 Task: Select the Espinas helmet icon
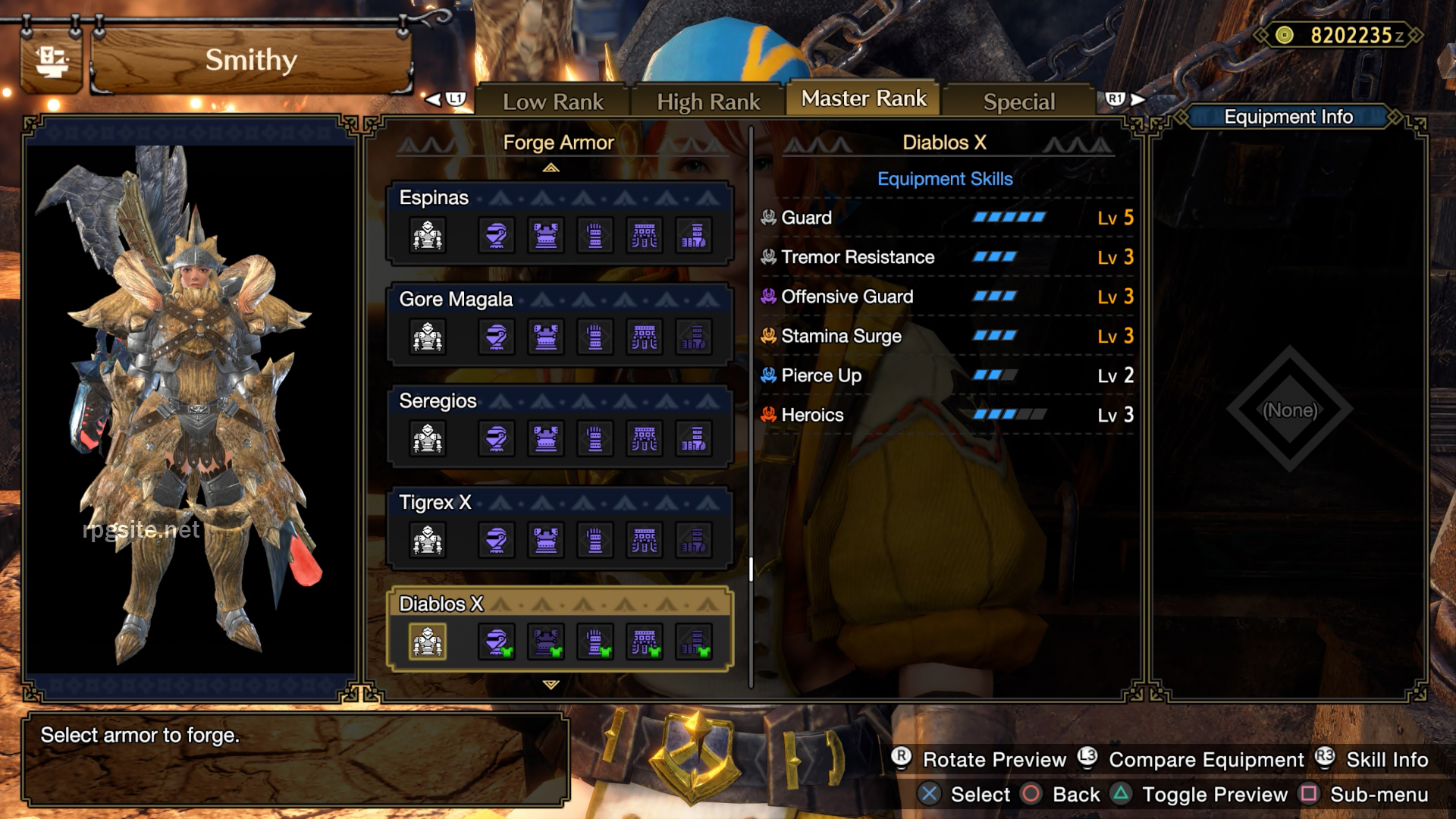point(495,235)
